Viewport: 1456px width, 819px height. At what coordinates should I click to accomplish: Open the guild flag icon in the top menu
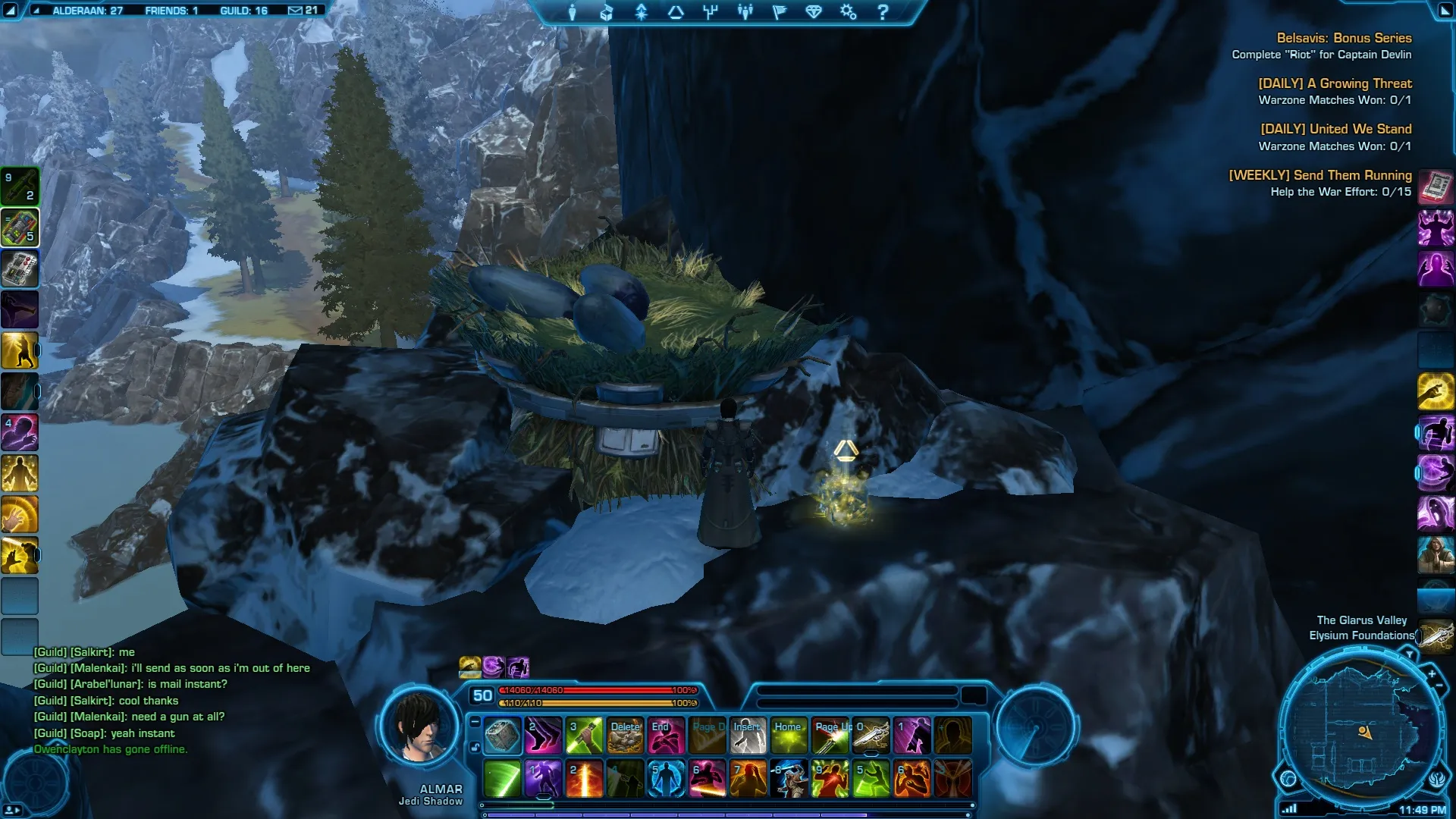[x=780, y=12]
